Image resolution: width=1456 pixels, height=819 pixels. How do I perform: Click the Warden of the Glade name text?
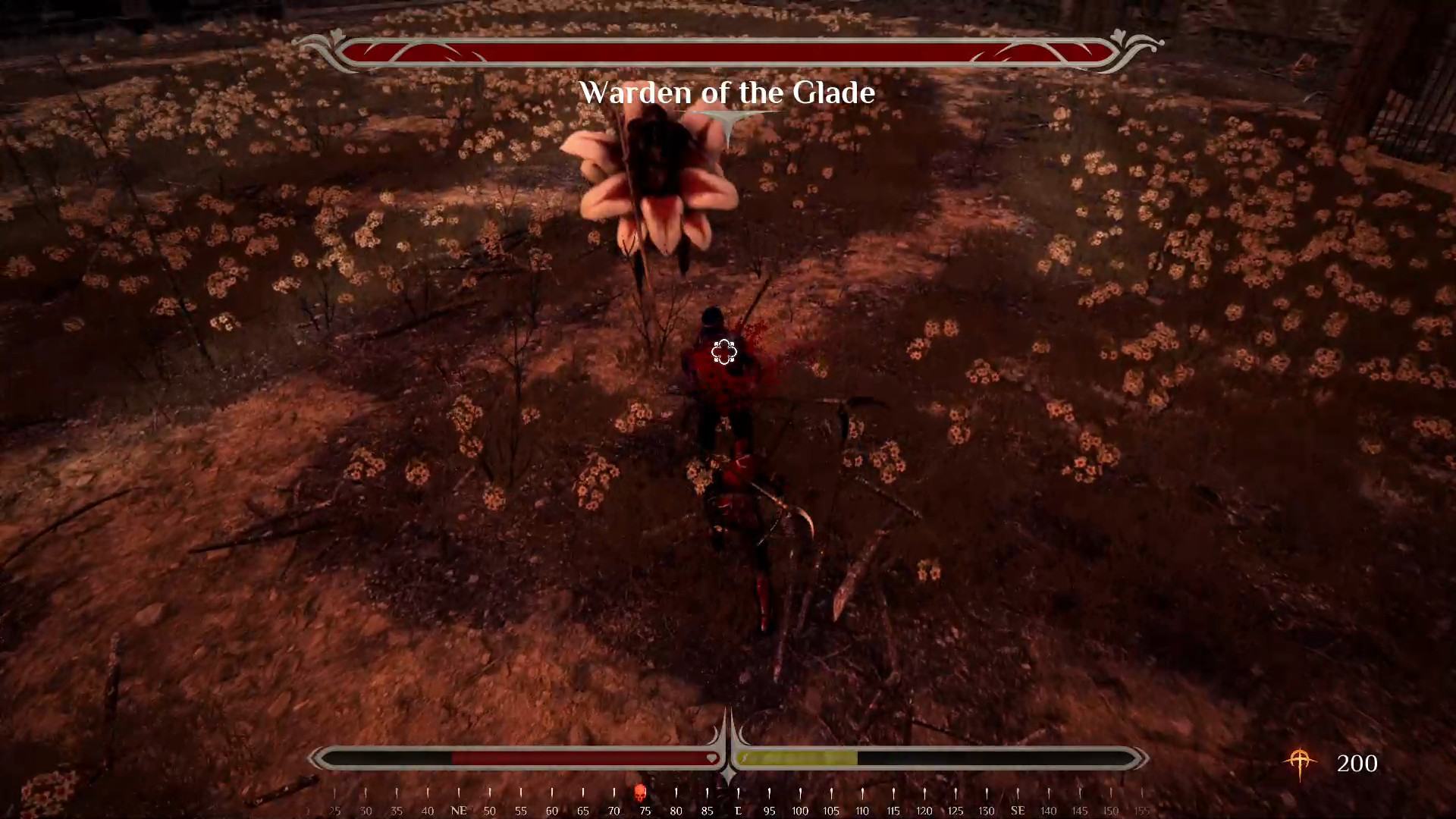[727, 93]
